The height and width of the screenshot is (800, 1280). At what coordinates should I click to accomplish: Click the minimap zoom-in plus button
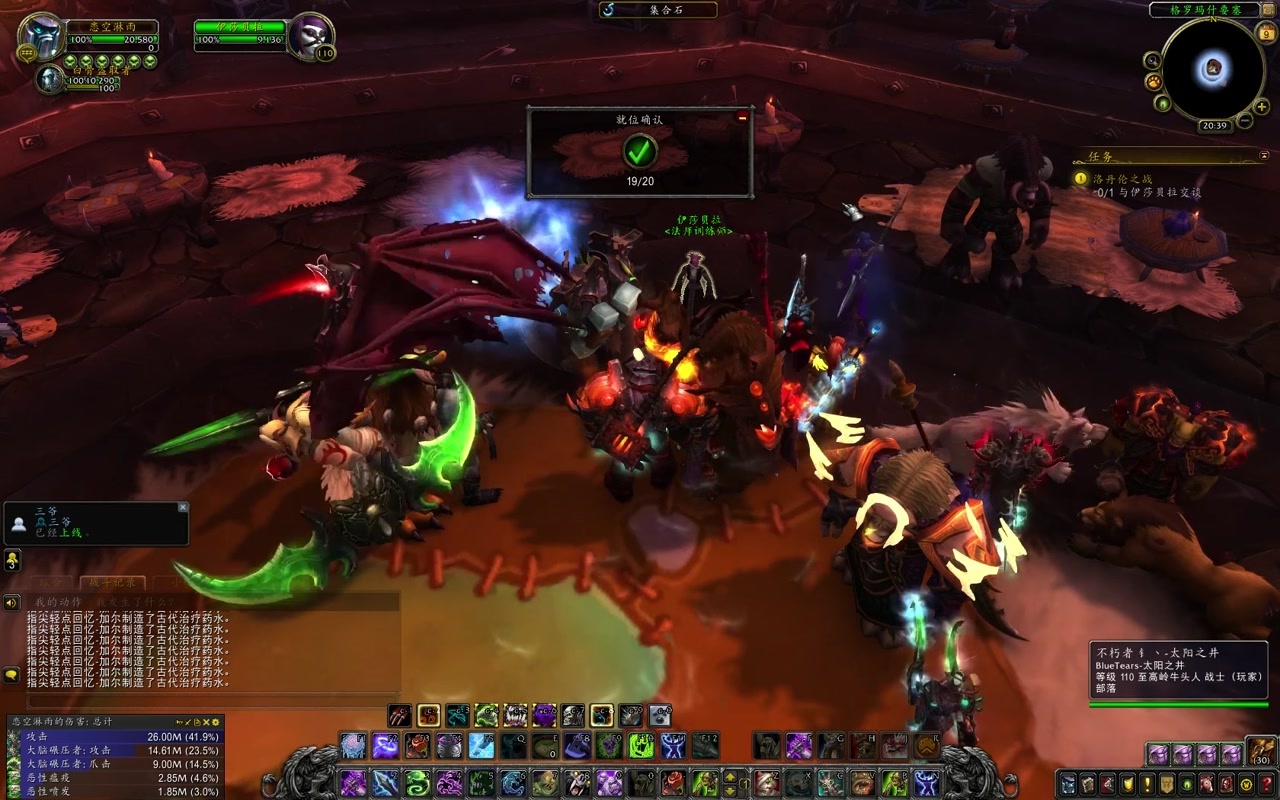coord(1260,106)
